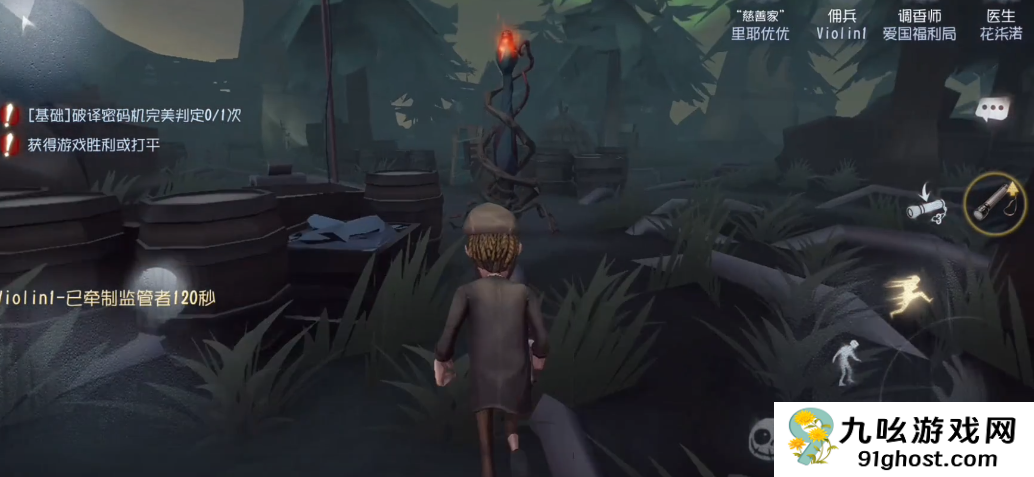Select teammate 里耶优优 the 慈善家
Viewport: 1034px width, 477px height.
(x=760, y=25)
